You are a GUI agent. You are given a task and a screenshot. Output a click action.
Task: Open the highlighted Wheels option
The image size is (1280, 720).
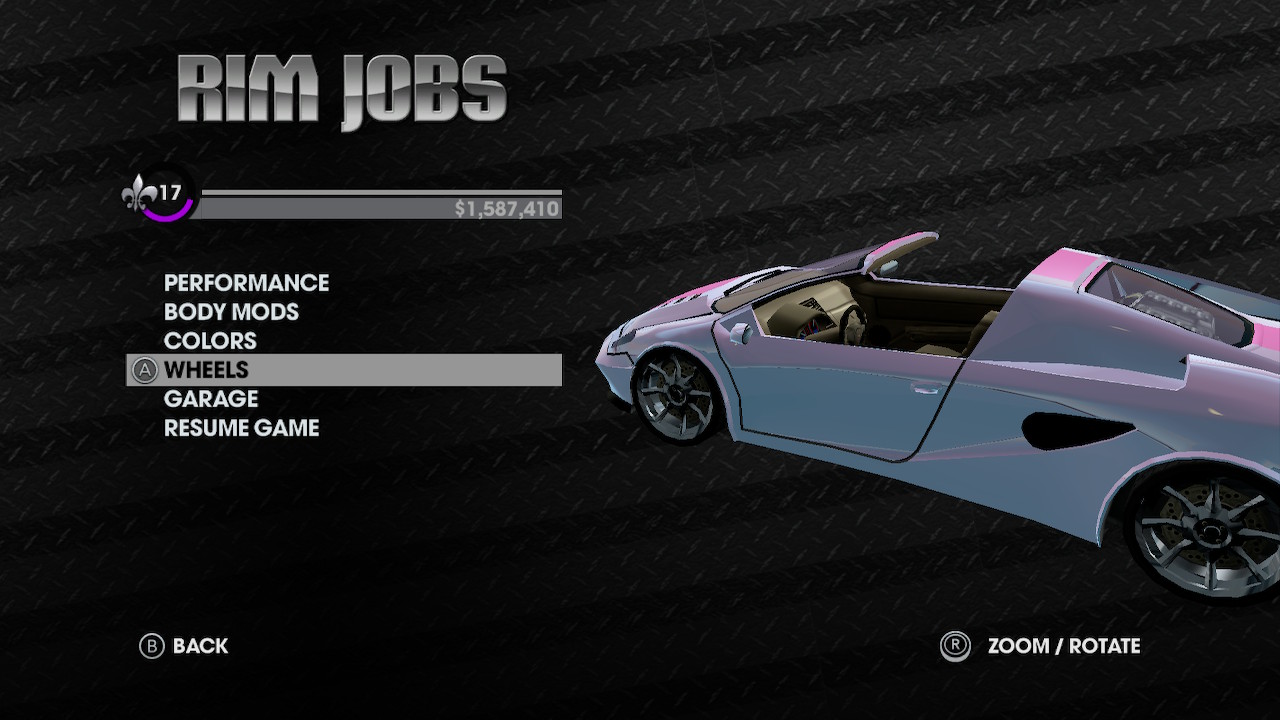click(x=206, y=370)
